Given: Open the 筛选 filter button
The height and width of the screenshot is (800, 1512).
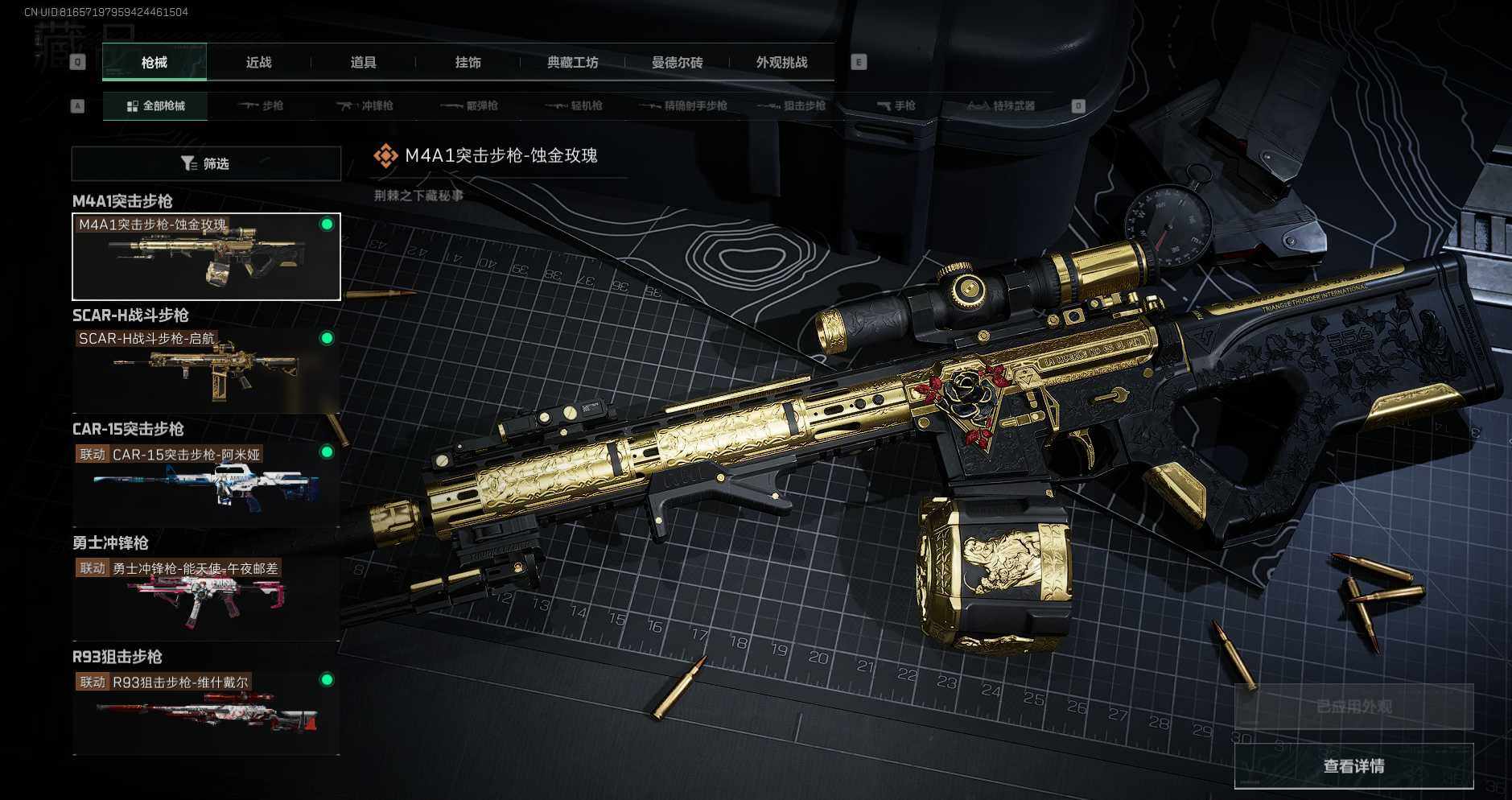Looking at the screenshot, I should click(x=206, y=164).
